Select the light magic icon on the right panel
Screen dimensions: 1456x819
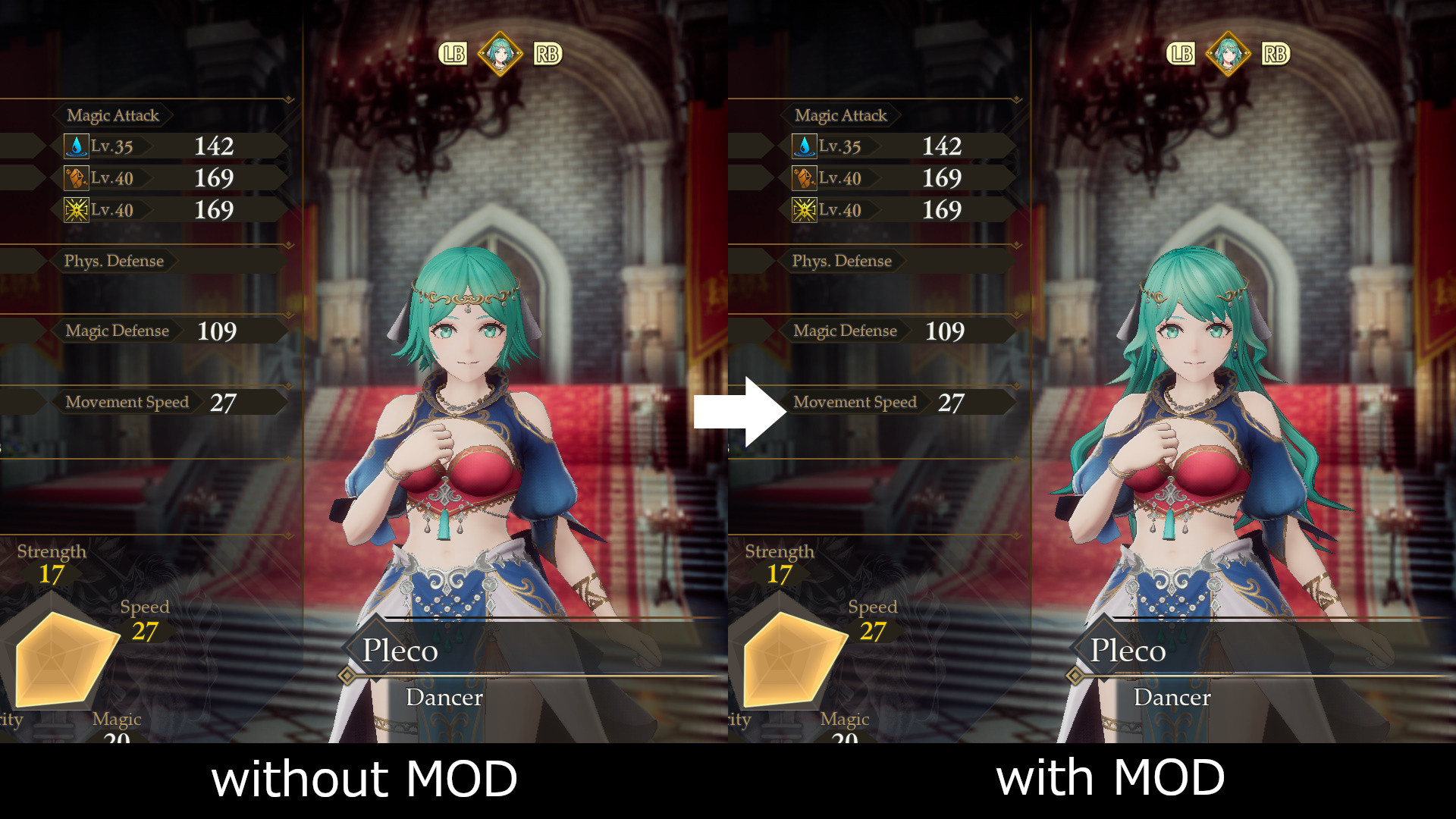pos(806,209)
